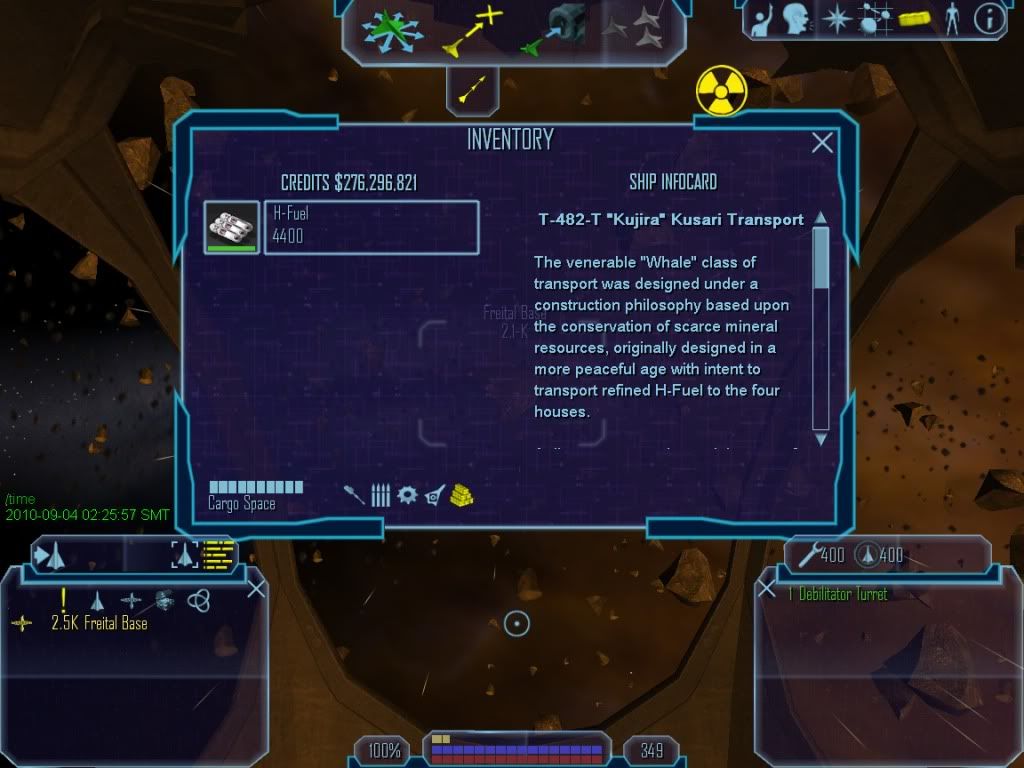Show the gear-shaped equipment filter

(x=406, y=495)
